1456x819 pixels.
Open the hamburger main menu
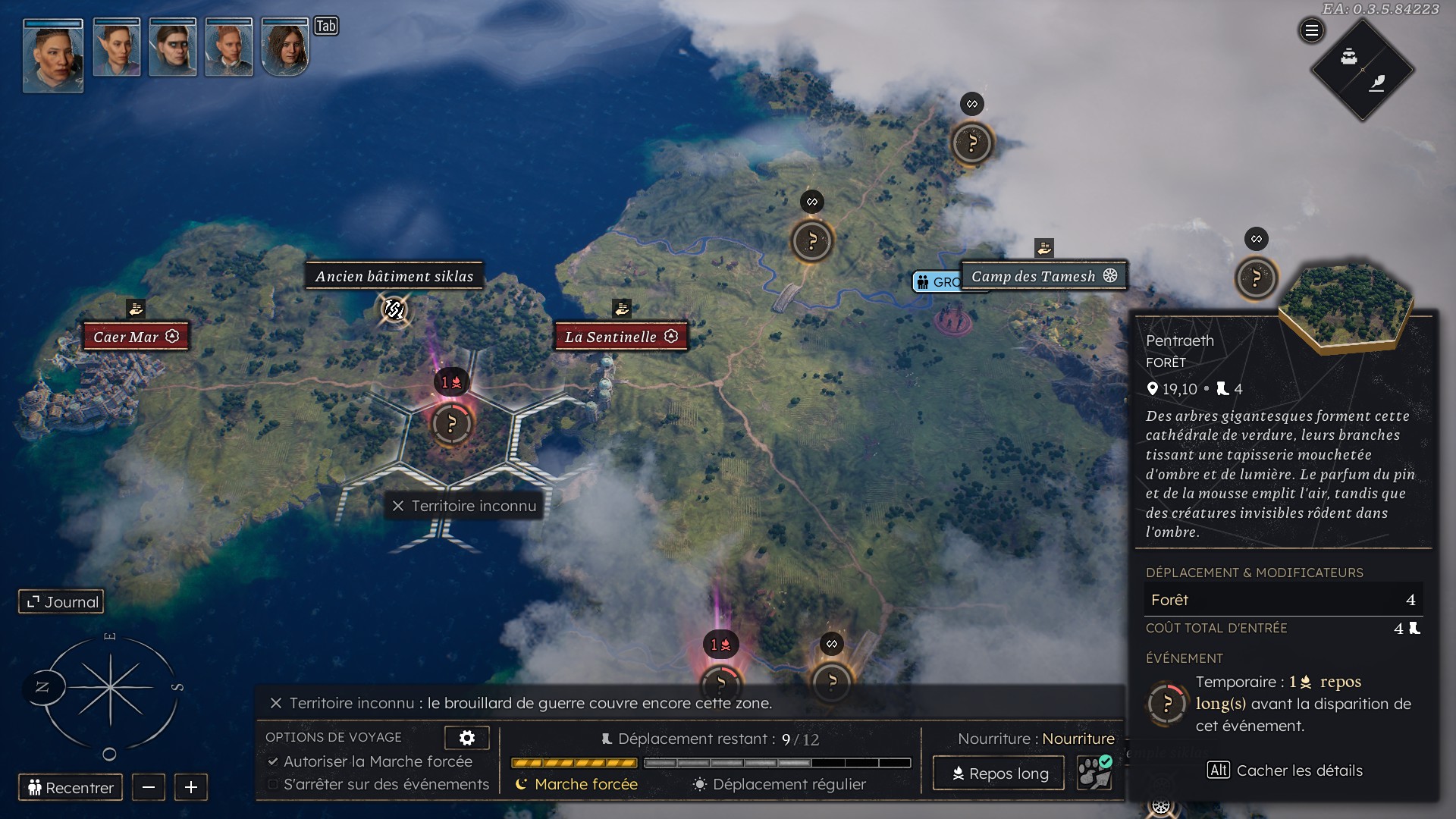pyautogui.click(x=1311, y=31)
